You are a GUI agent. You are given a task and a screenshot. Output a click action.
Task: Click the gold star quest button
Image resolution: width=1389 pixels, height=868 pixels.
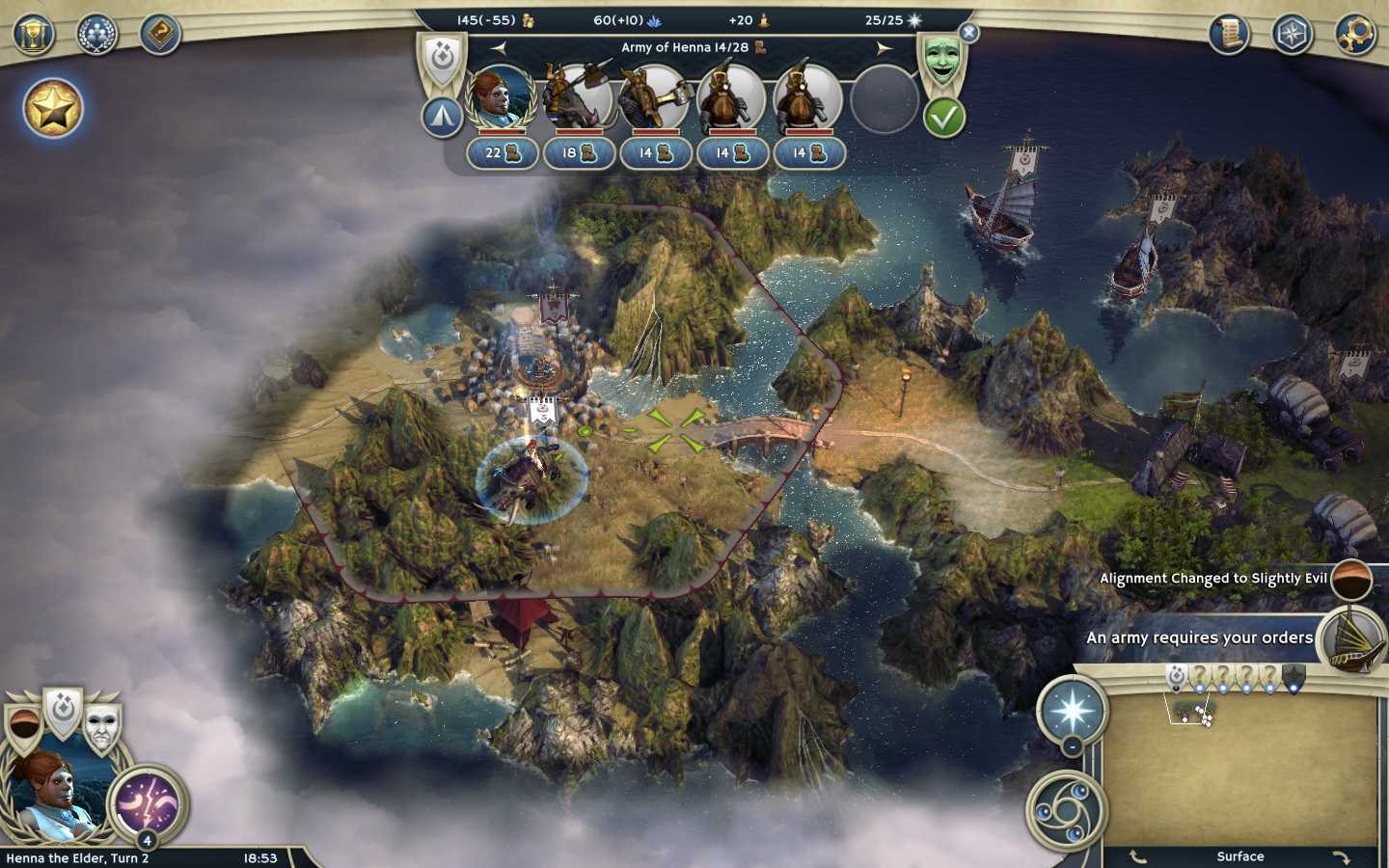point(53,108)
